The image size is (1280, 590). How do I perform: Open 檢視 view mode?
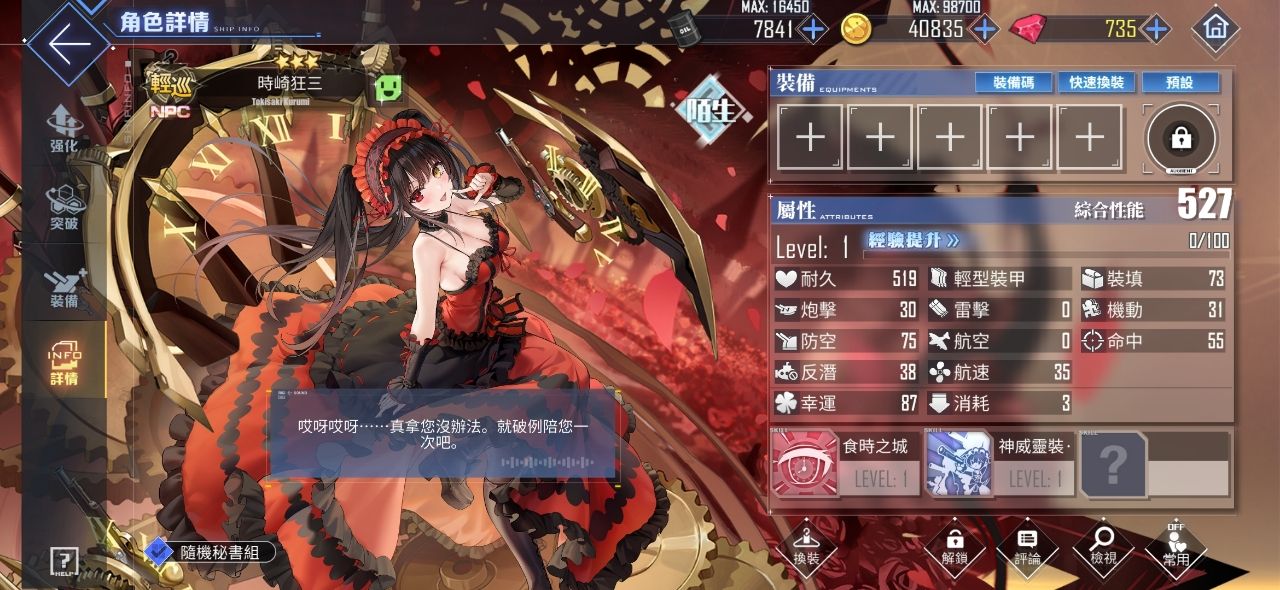pyautogui.click(x=1103, y=548)
